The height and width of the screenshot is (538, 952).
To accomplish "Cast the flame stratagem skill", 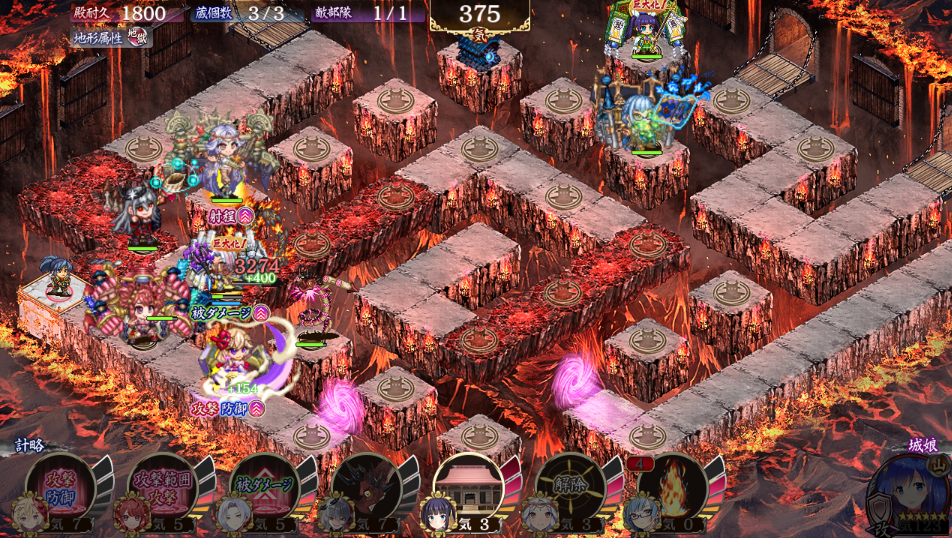I will point(673,487).
